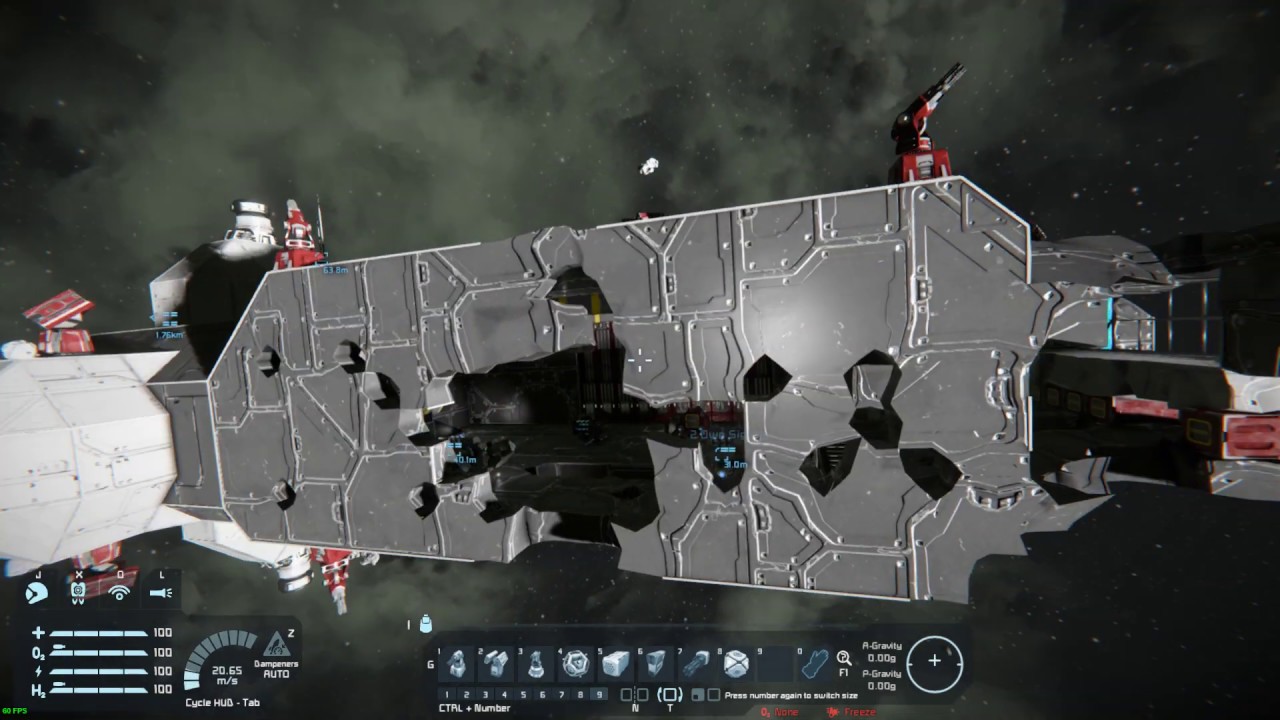The image size is (1280, 720).
Task: Select the glove hand slot in hotbar
Action: (x=816, y=664)
